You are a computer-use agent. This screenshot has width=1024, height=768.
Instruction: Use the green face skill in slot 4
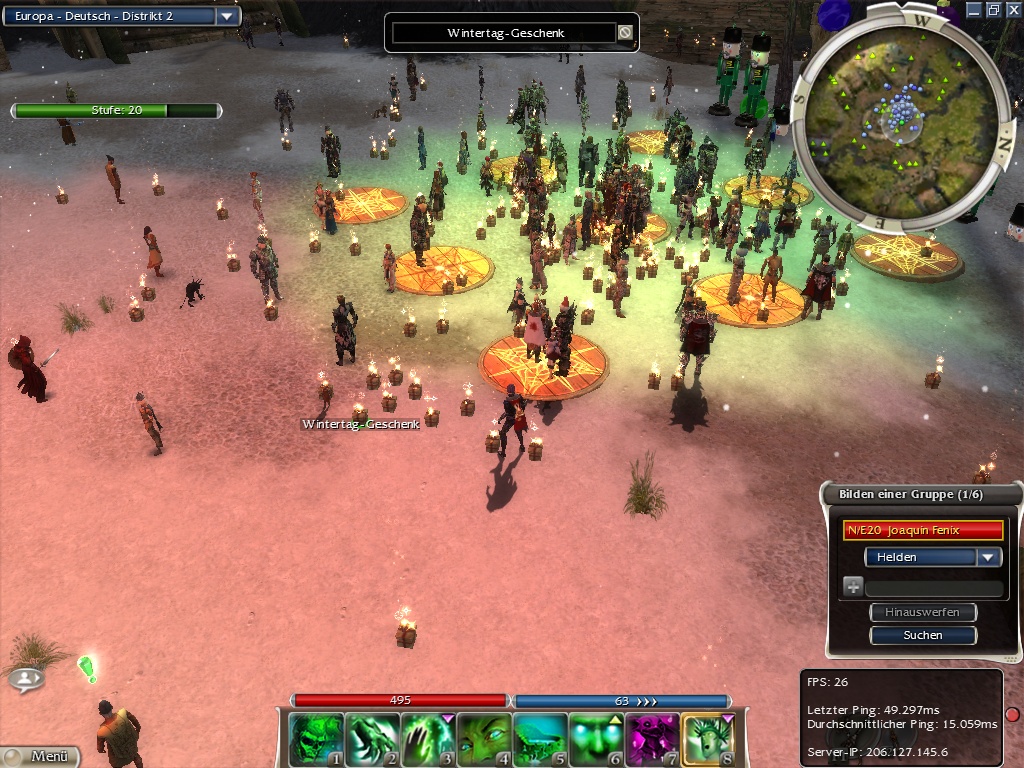pos(484,739)
